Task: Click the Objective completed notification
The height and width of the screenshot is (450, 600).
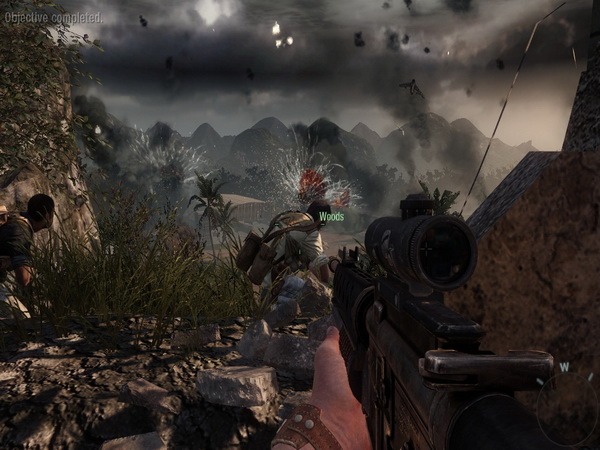Action: 52,17
